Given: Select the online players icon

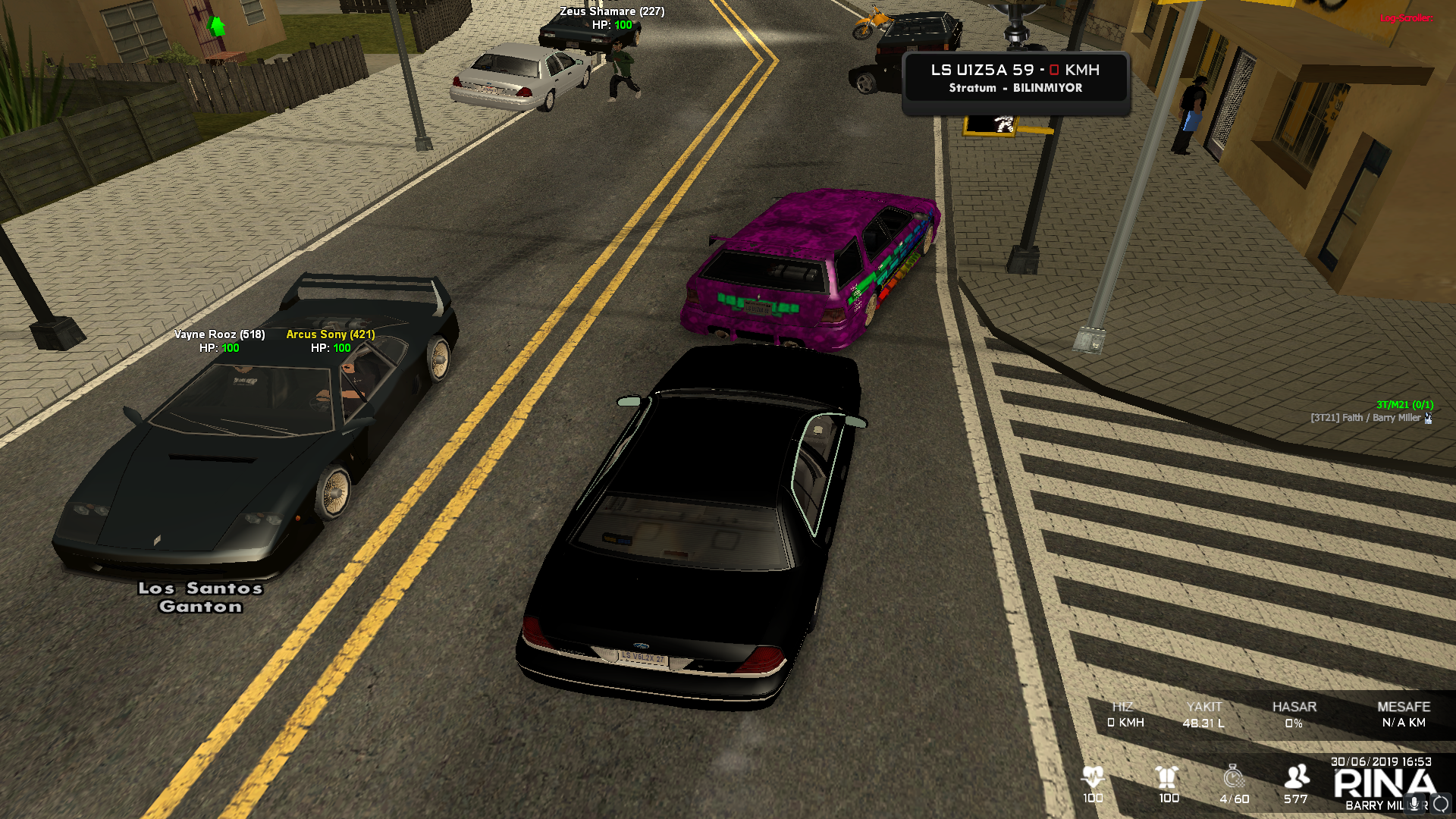Looking at the screenshot, I should click(x=1296, y=777).
